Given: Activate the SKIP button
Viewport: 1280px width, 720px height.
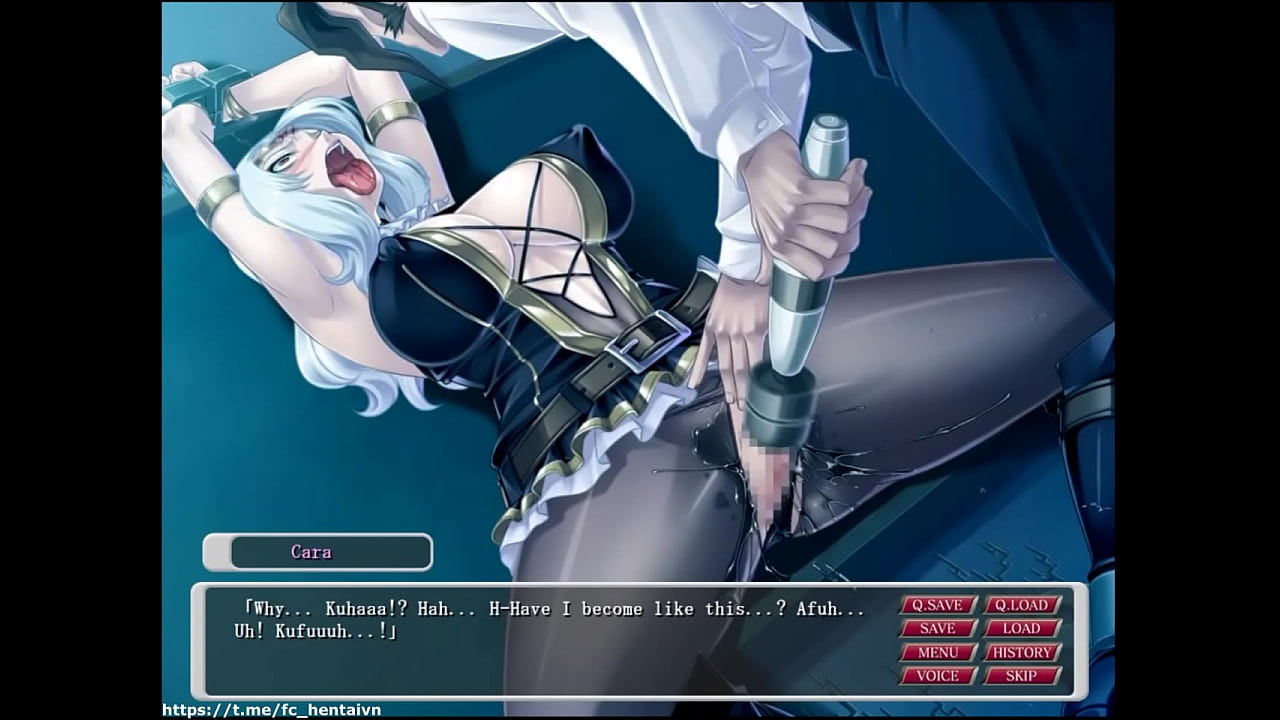Looking at the screenshot, I should pos(1022,676).
